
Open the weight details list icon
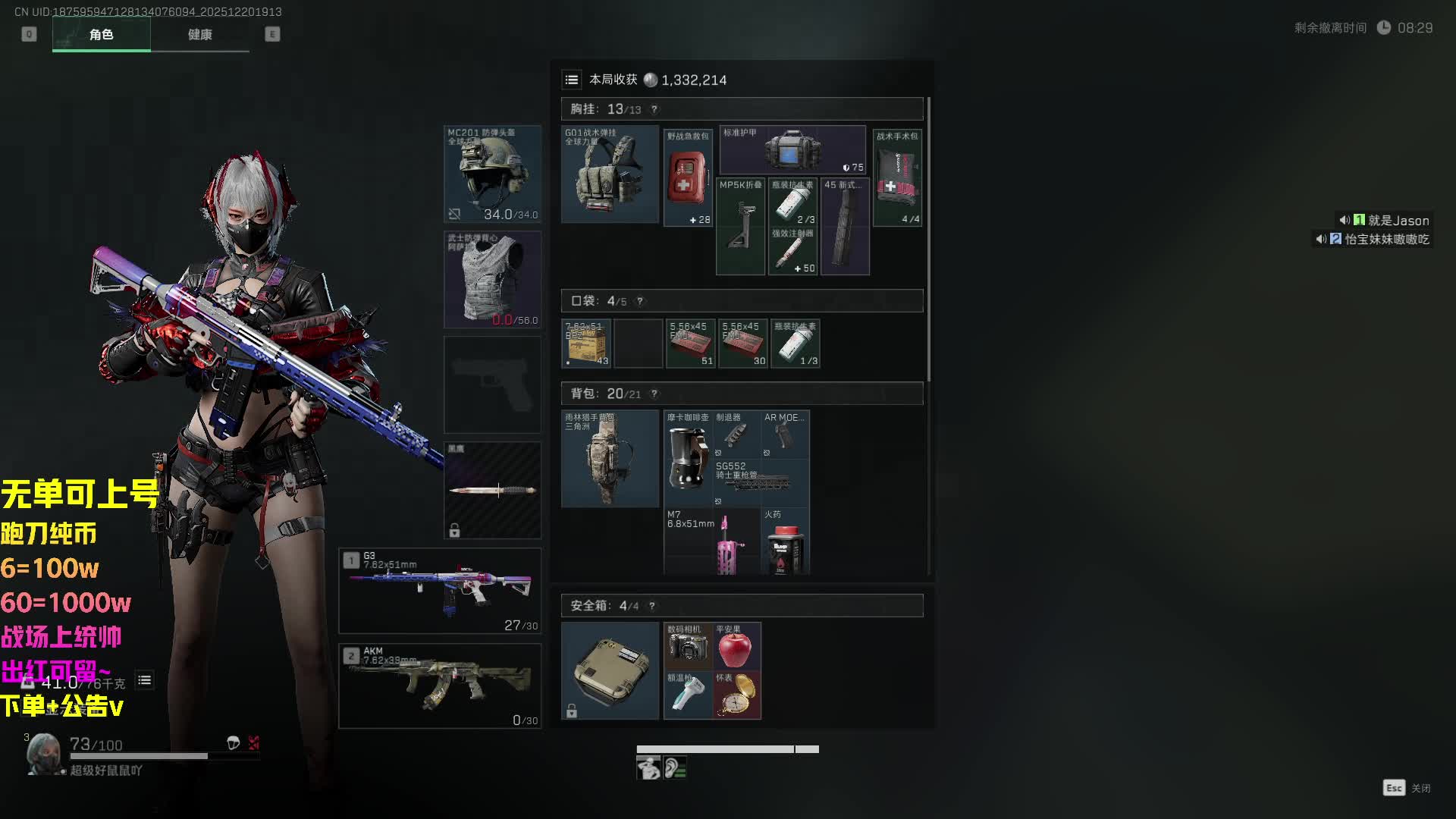pos(144,680)
